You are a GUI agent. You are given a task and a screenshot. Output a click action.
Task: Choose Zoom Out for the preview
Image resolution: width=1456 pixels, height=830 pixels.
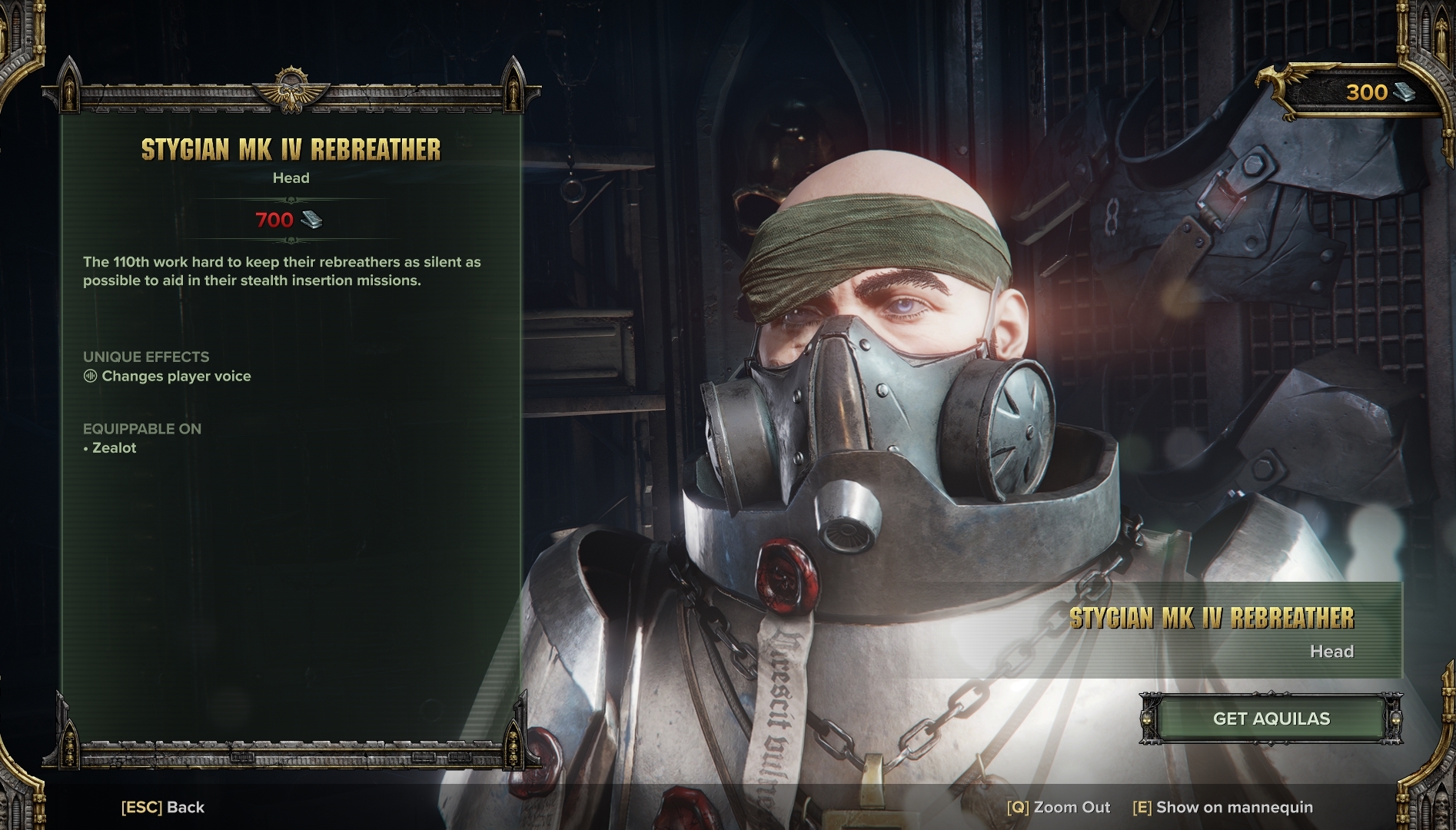pyautogui.click(x=1059, y=807)
